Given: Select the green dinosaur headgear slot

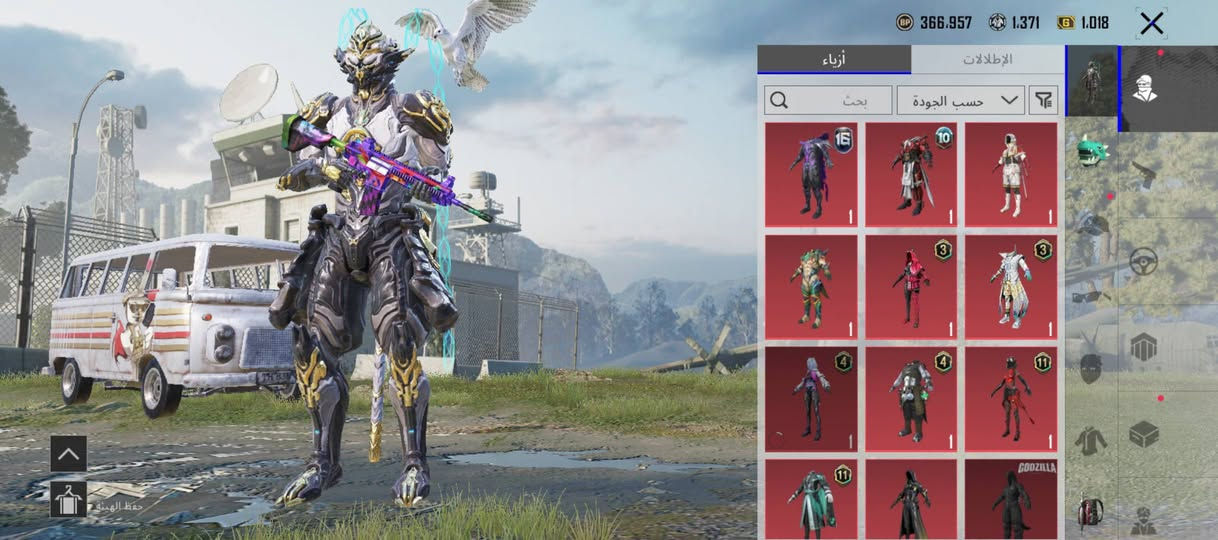Looking at the screenshot, I should pos(1091,153).
